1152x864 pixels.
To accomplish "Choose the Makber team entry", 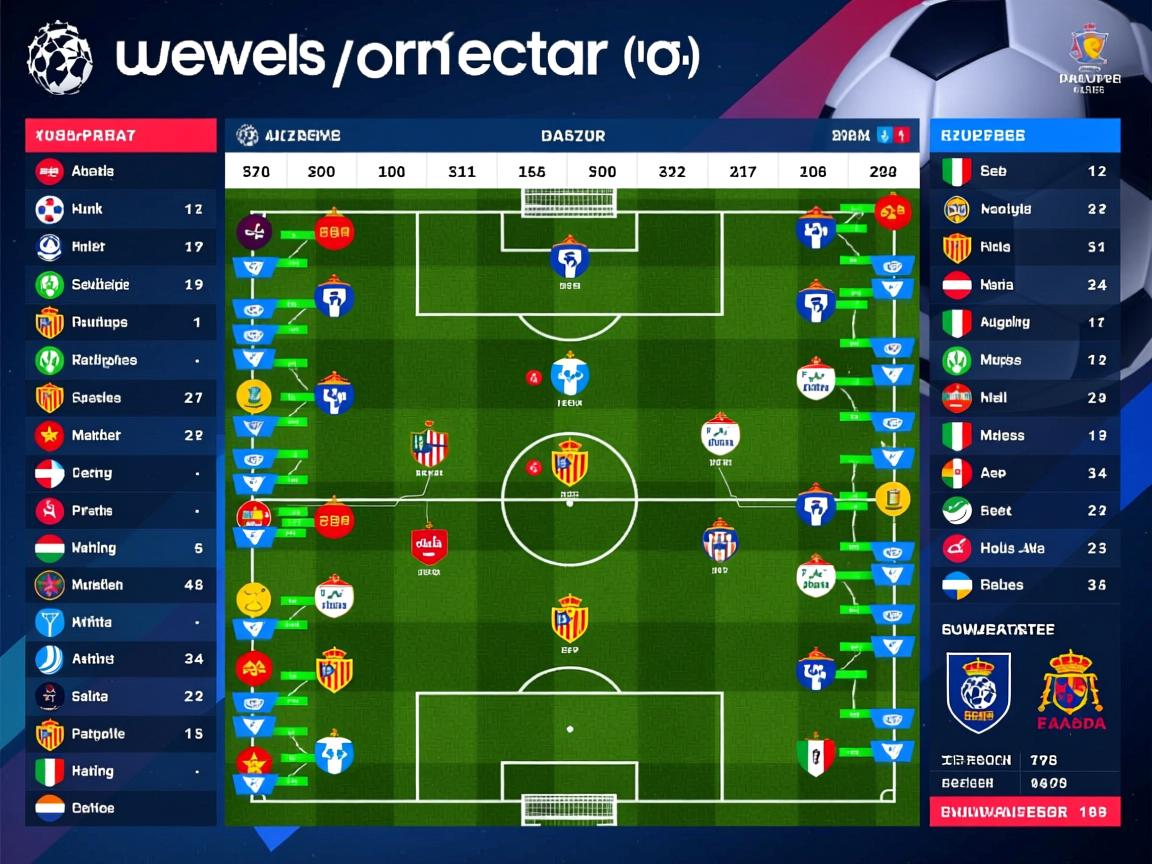I will (x=120, y=435).
